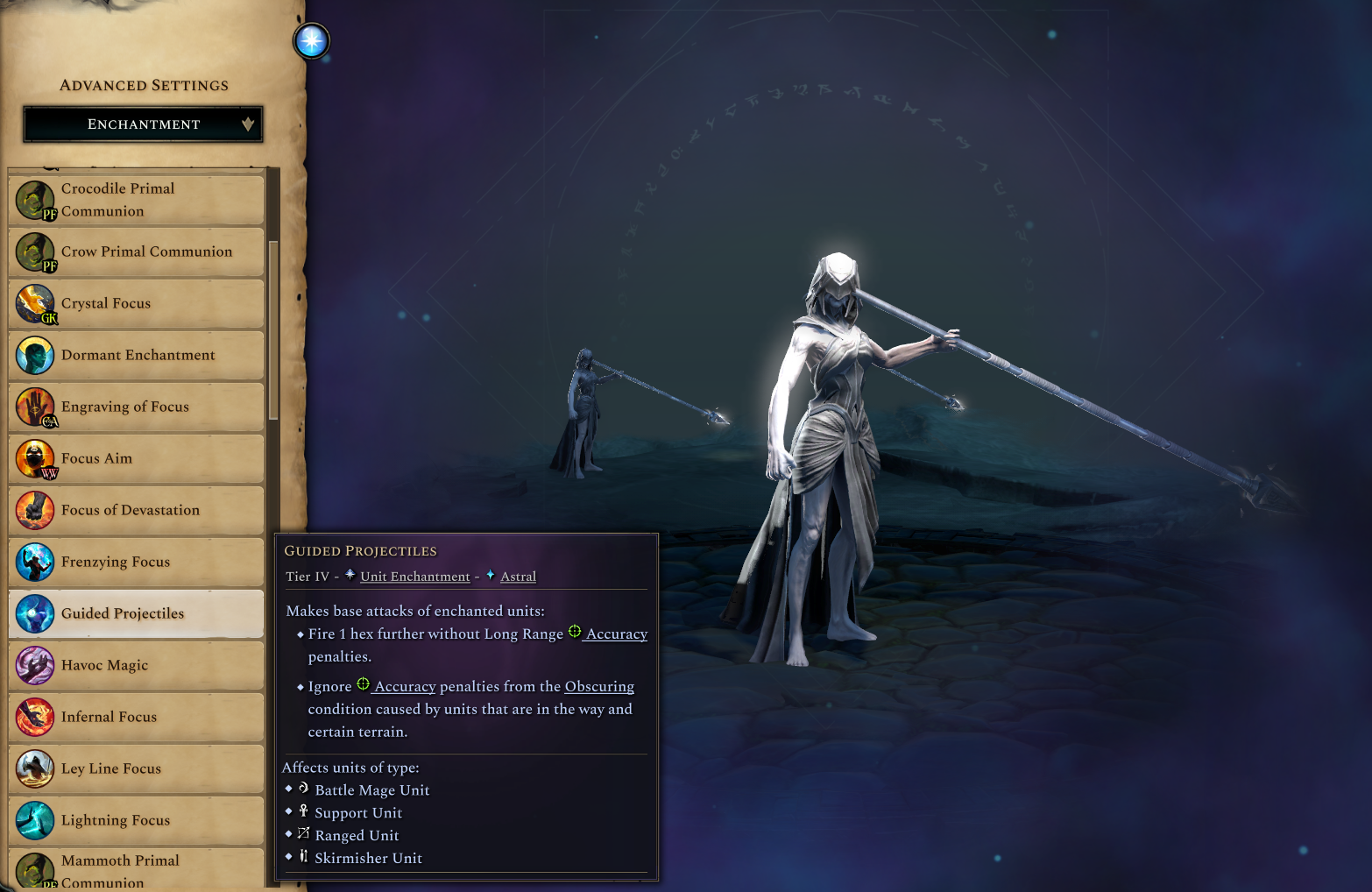Collapse the Enchantment list via its chevron
Viewport: 1372px width, 892px height.
pos(247,124)
